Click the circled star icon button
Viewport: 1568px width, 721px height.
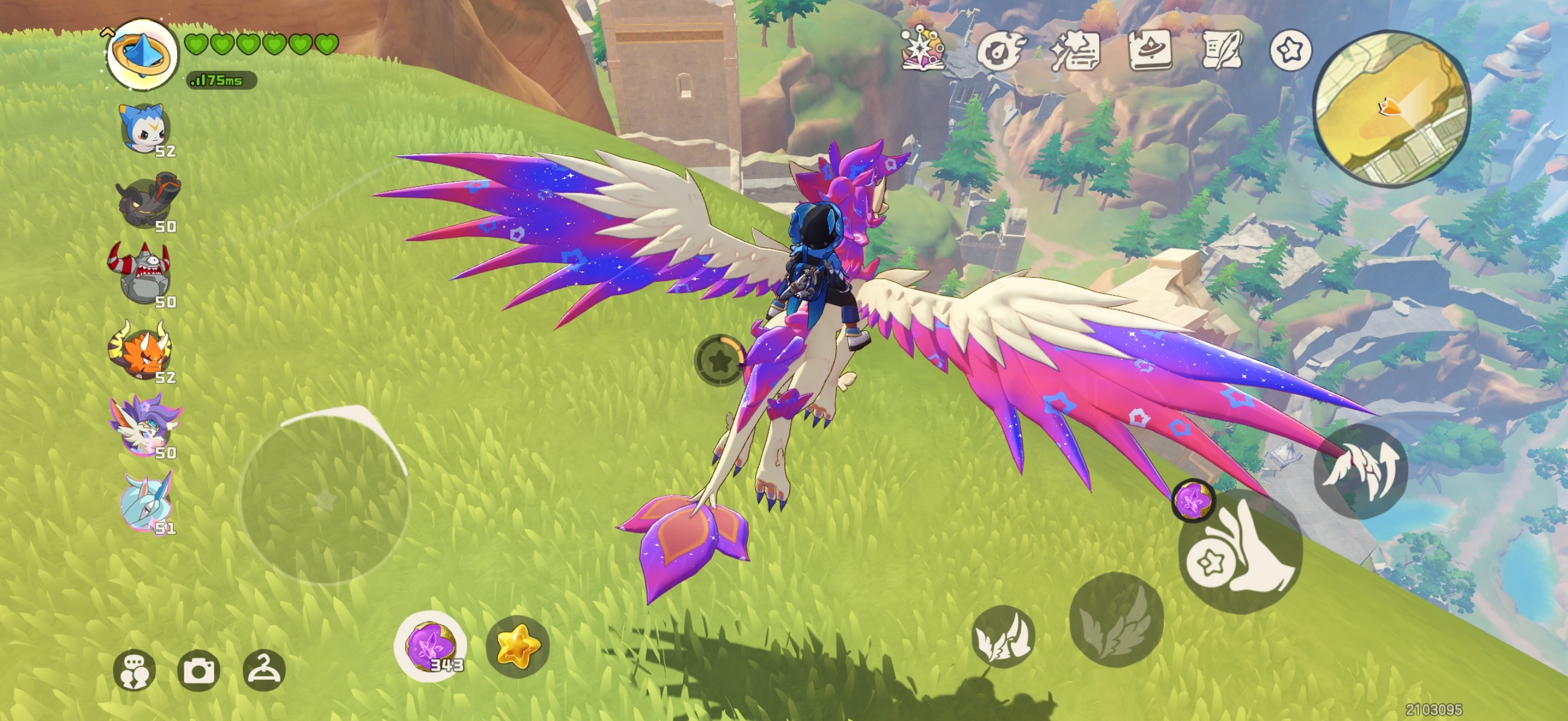point(1290,50)
